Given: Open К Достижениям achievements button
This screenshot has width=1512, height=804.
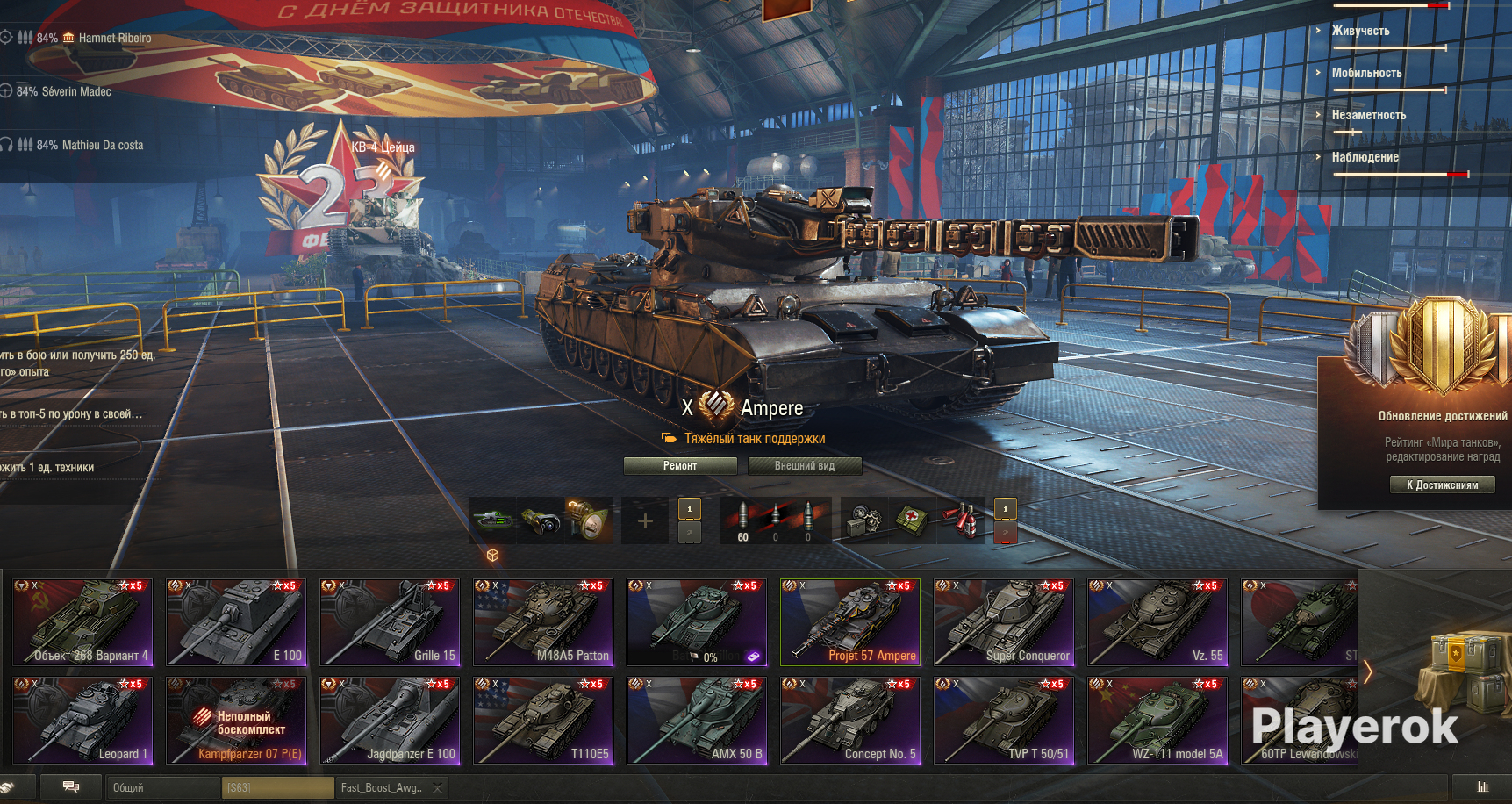Looking at the screenshot, I should (x=1442, y=485).
